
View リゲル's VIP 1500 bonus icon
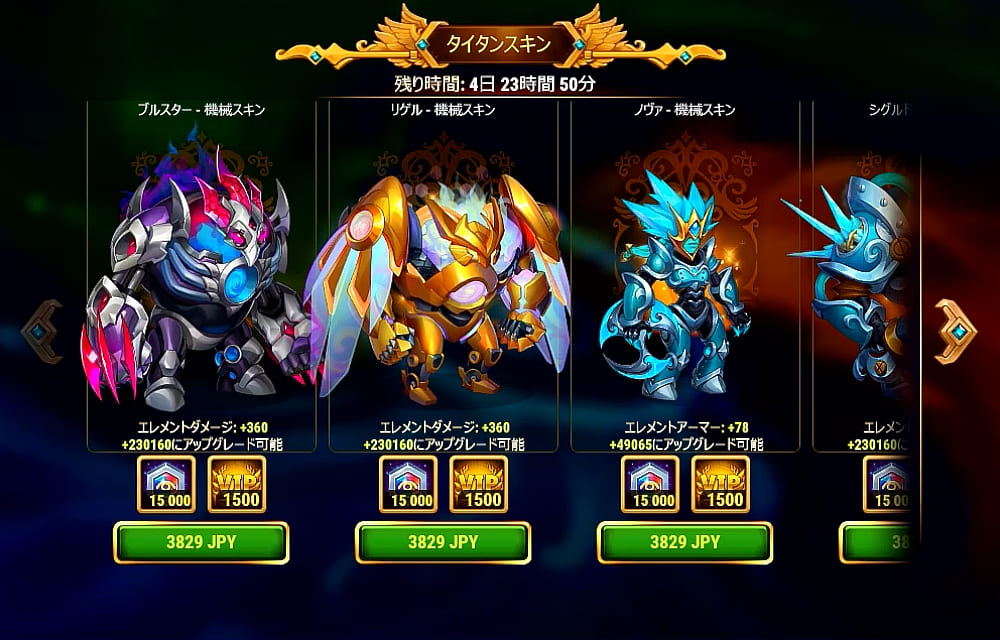[479, 484]
